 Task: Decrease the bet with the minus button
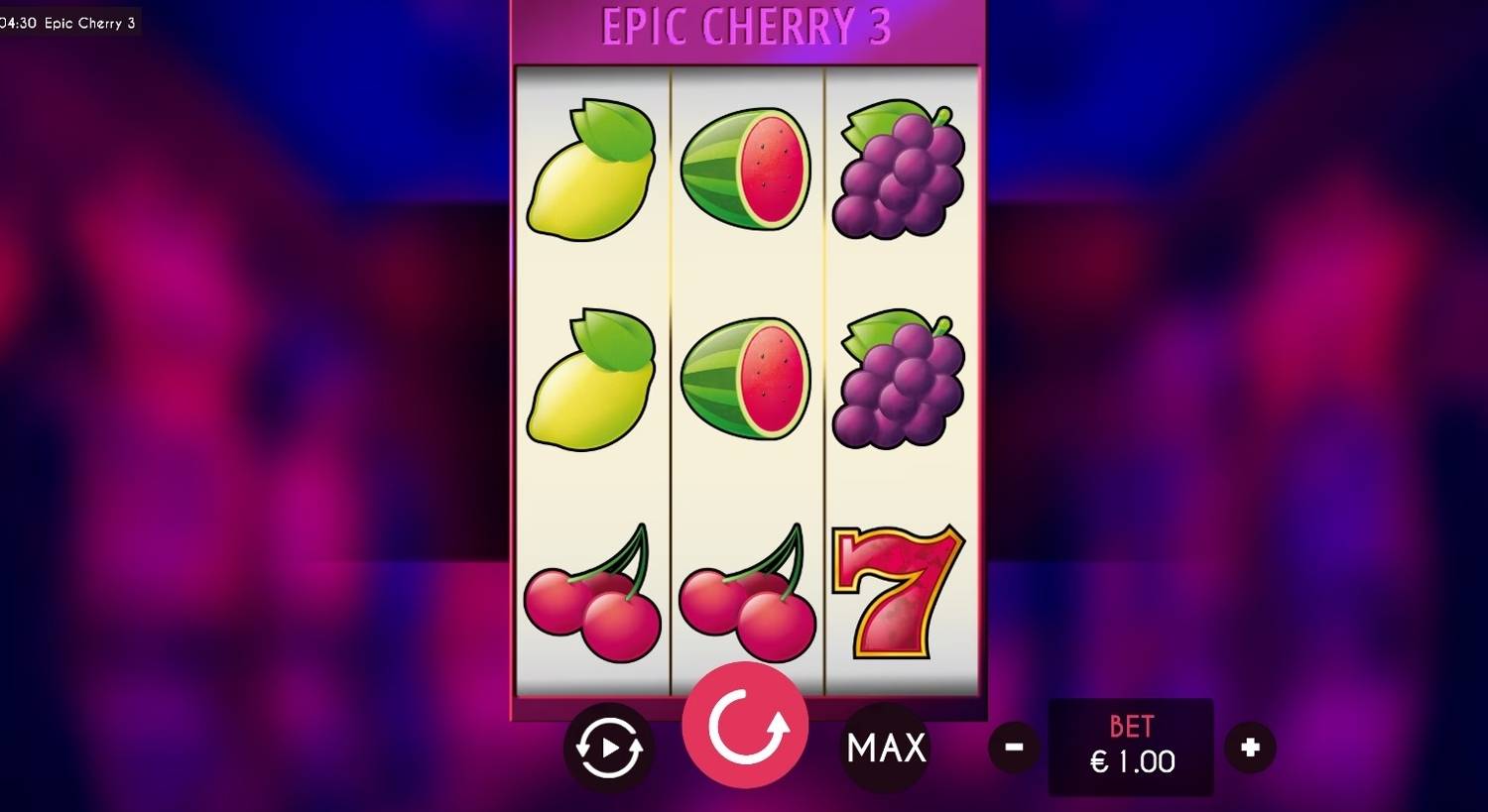point(1013,747)
